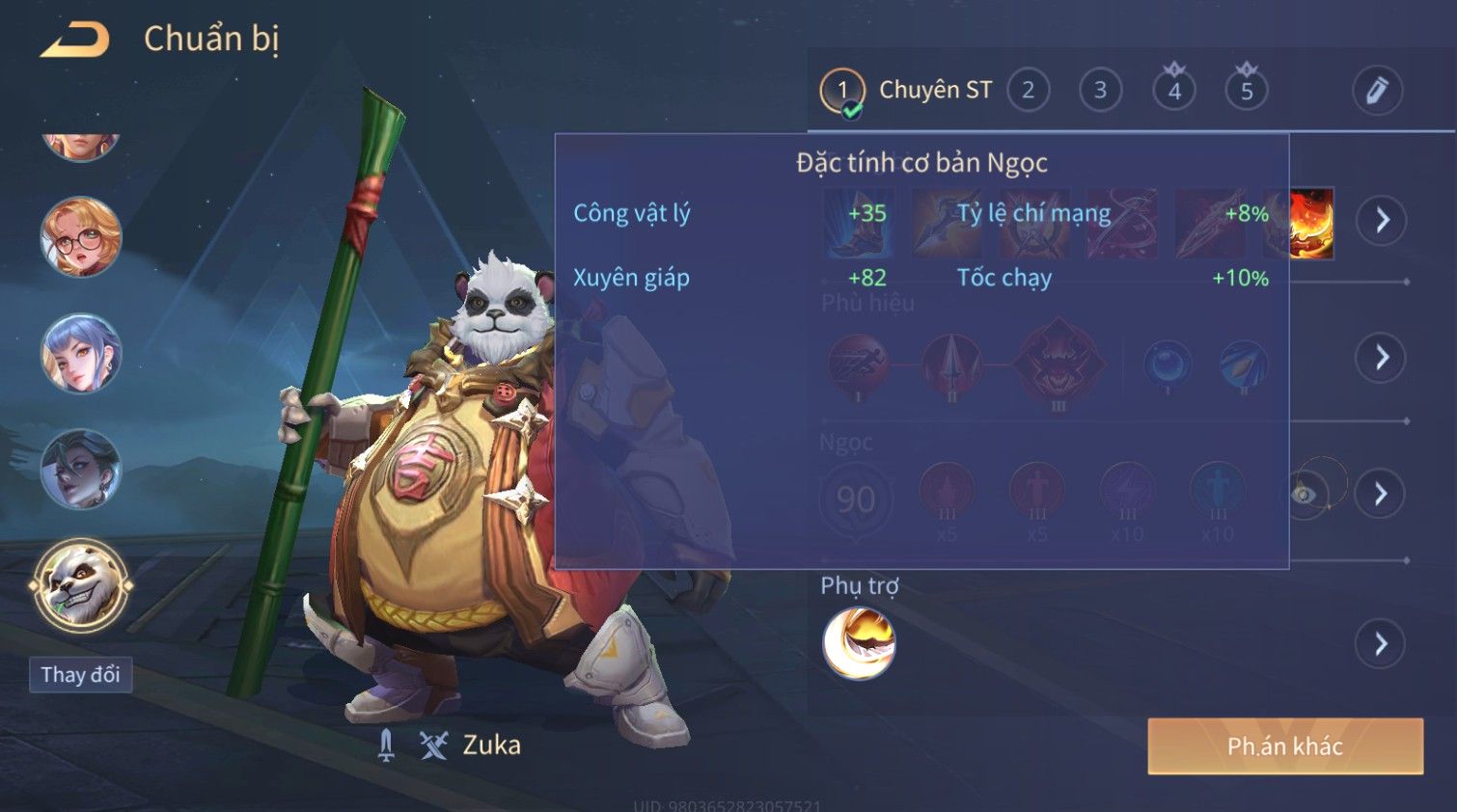Choose the dark-haired hero portrait
The height and width of the screenshot is (812, 1457).
(81, 470)
